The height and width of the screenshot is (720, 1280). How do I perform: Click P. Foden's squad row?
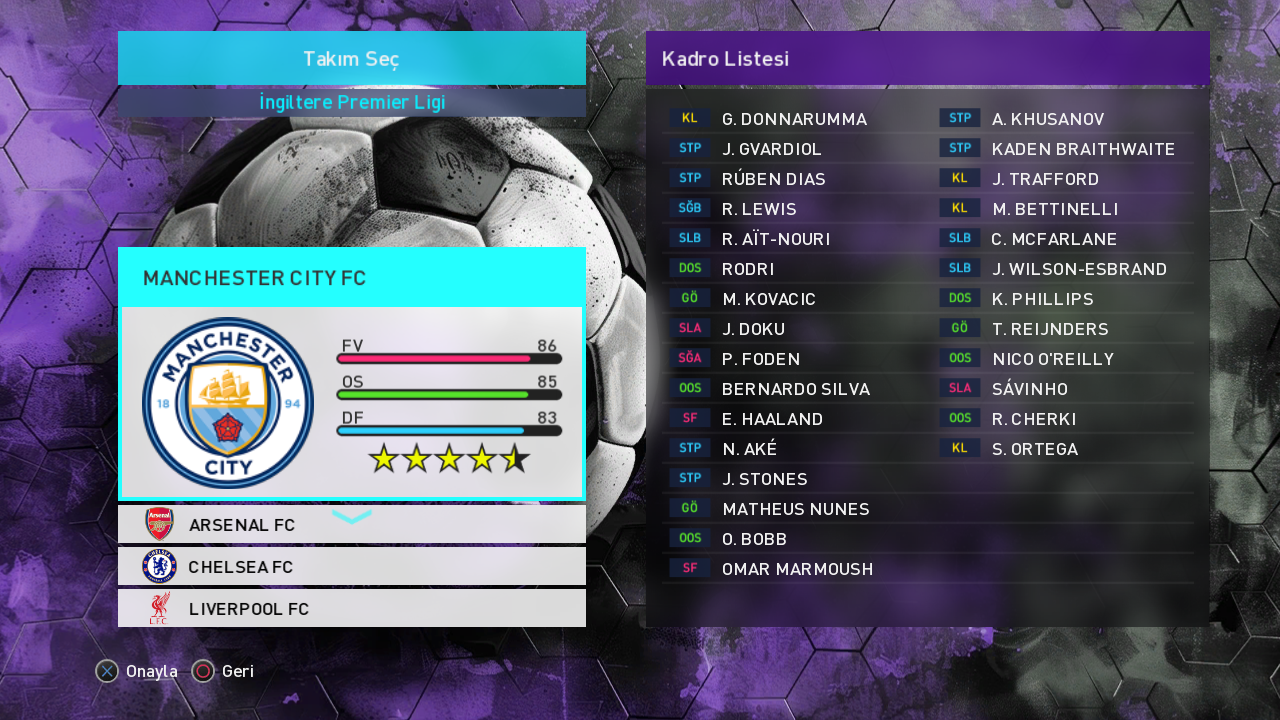point(761,359)
